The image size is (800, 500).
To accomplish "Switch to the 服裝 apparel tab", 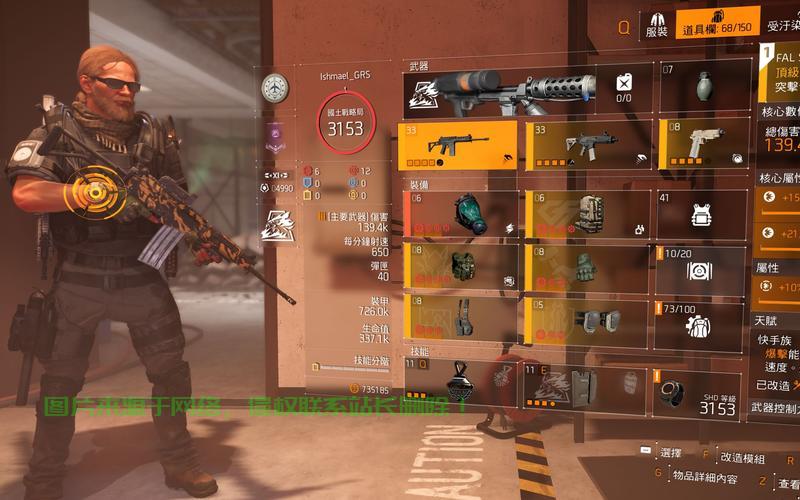I will point(657,24).
